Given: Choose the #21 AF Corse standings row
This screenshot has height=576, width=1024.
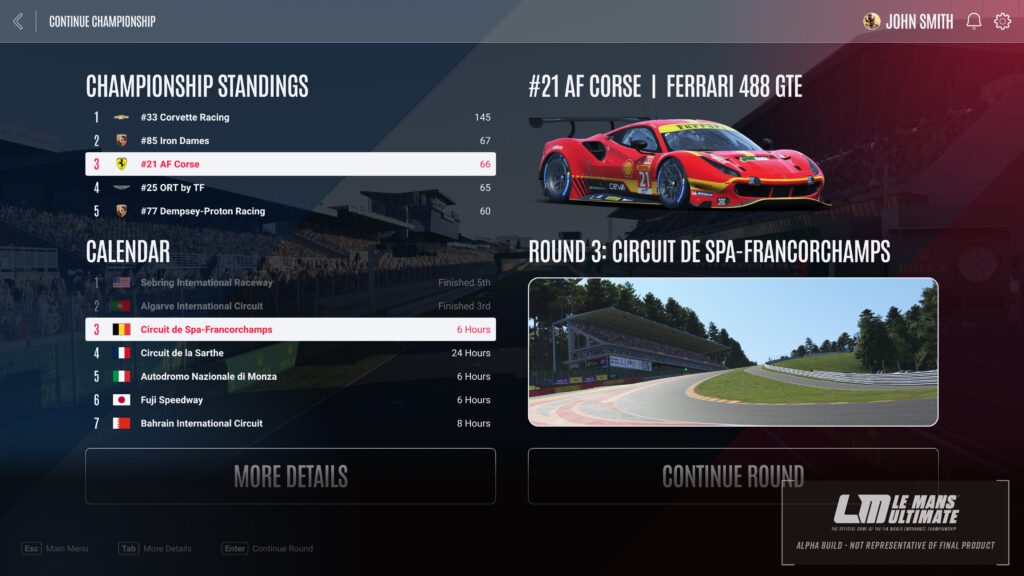Looking at the screenshot, I should 290,164.
